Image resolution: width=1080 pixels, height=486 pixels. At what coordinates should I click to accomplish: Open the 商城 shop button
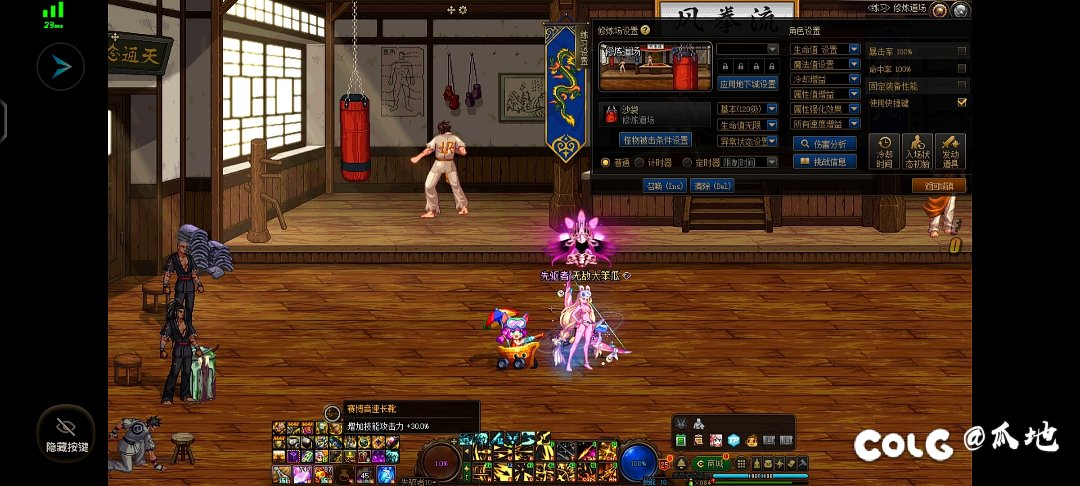[709, 464]
